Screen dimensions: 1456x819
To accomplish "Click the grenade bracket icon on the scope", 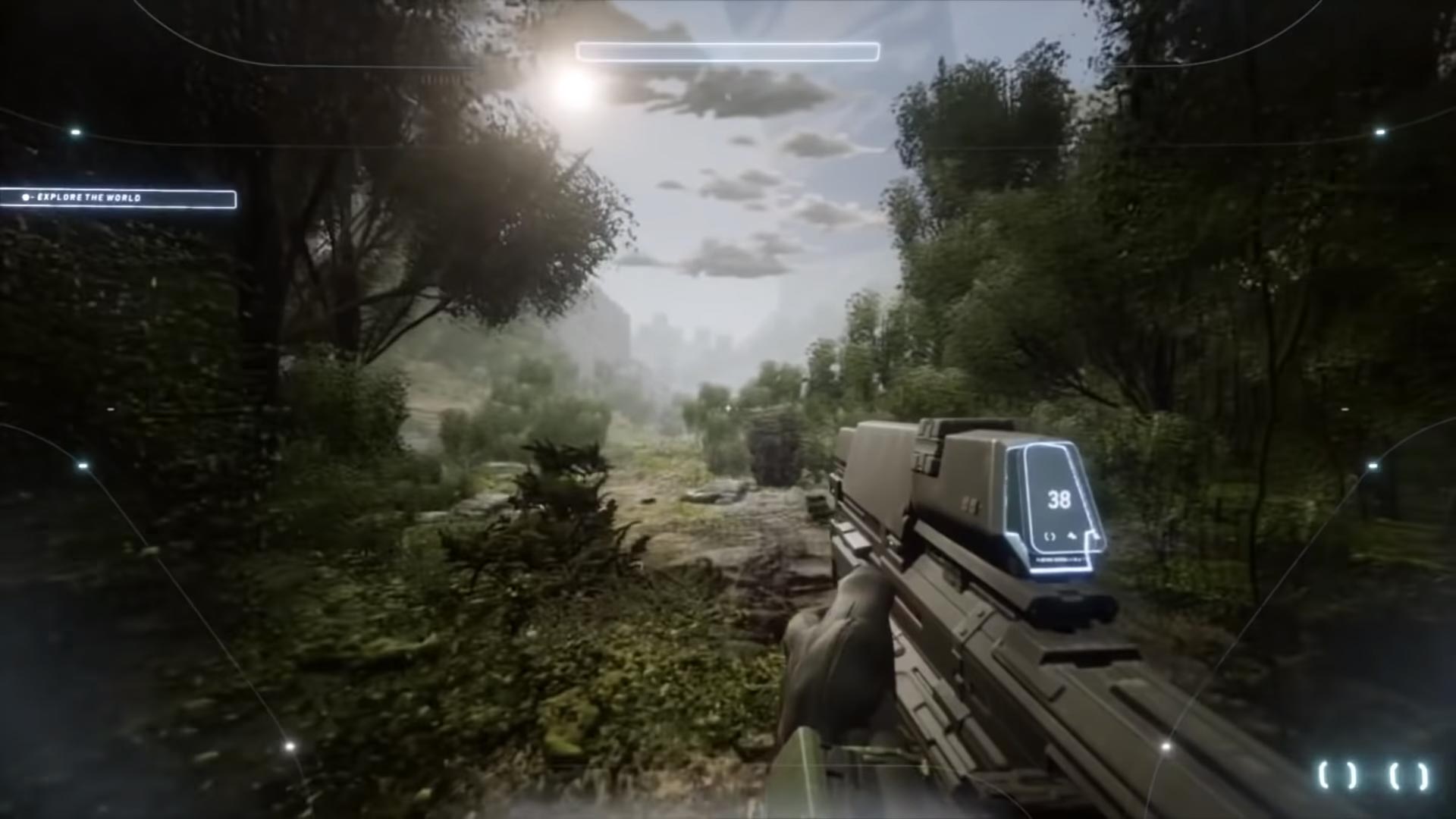I will tap(1050, 537).
